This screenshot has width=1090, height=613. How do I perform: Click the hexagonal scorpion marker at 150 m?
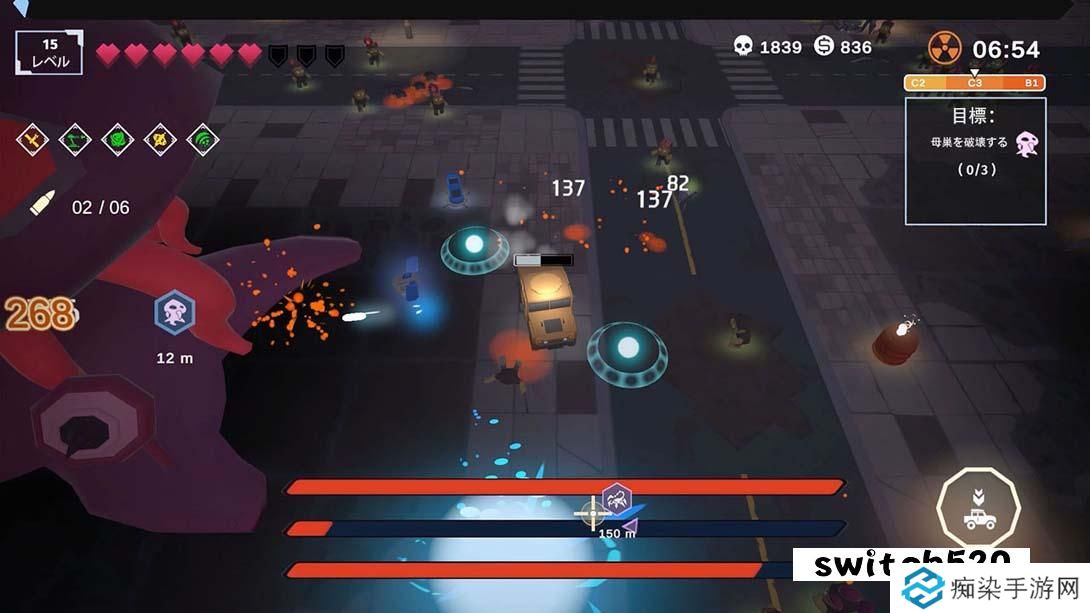click(x=616, y=498)
